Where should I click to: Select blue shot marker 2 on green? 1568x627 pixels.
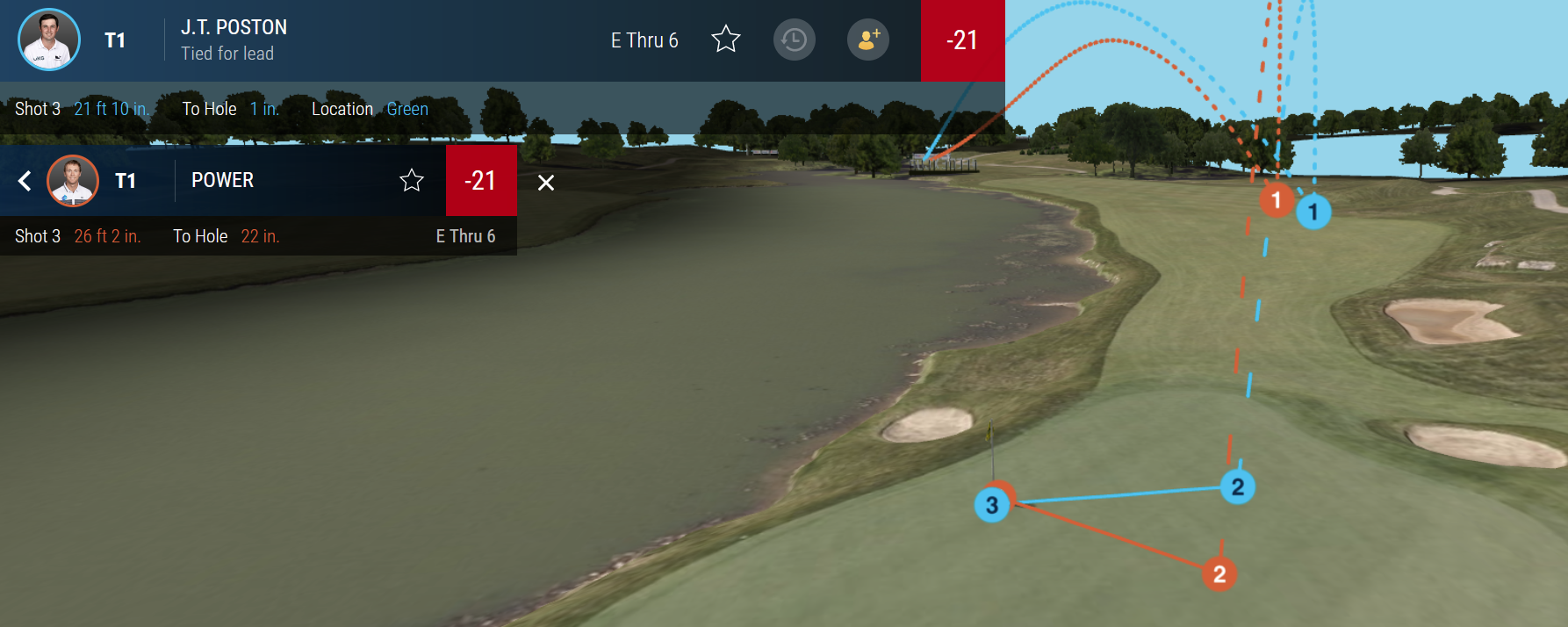(x=1238, y=487)
